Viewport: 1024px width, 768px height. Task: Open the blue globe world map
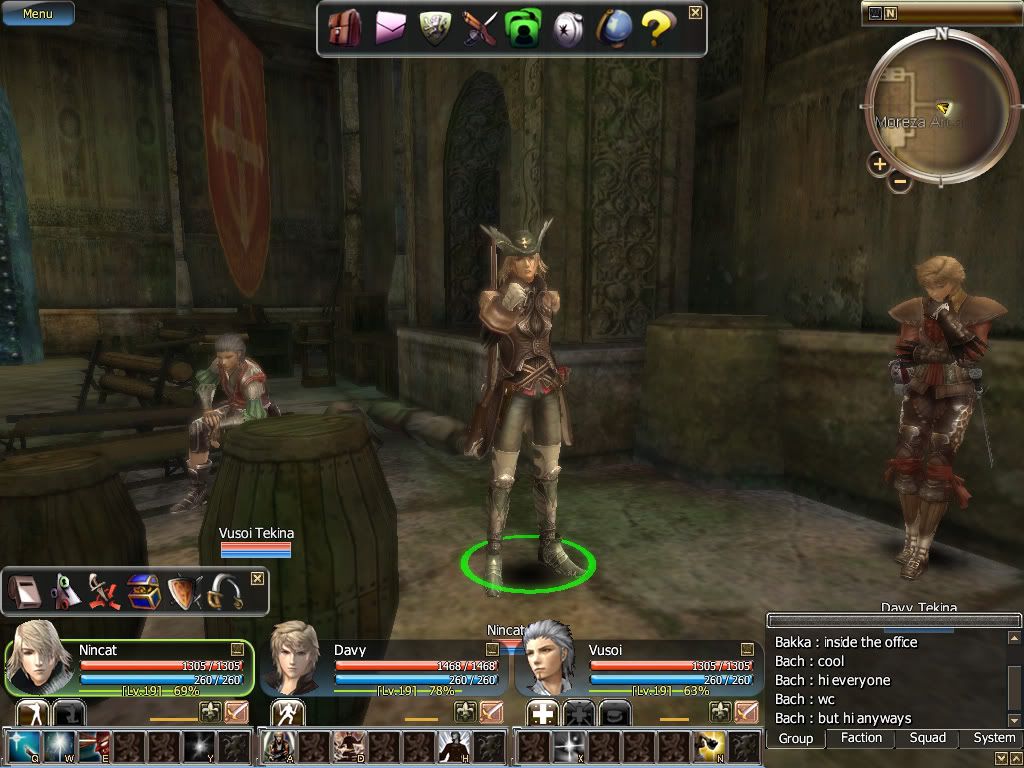point(612,28)
